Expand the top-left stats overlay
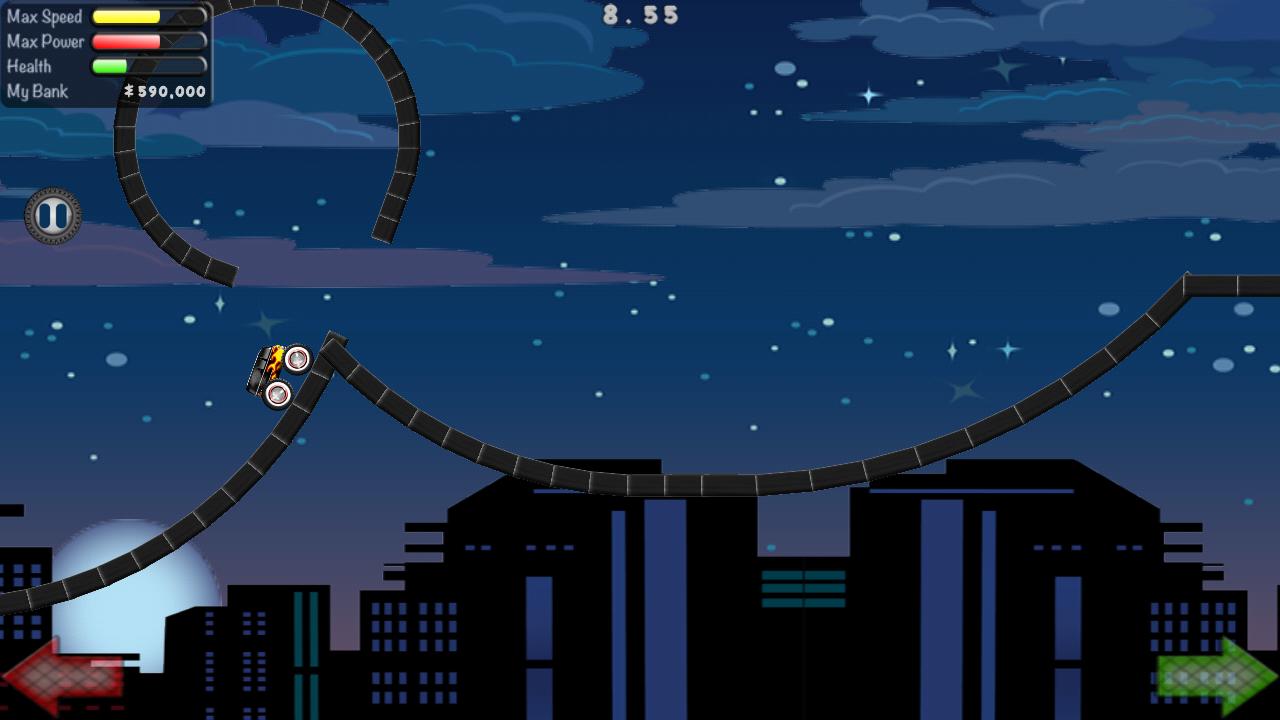 pyautogui.click(x=105, y=50)
